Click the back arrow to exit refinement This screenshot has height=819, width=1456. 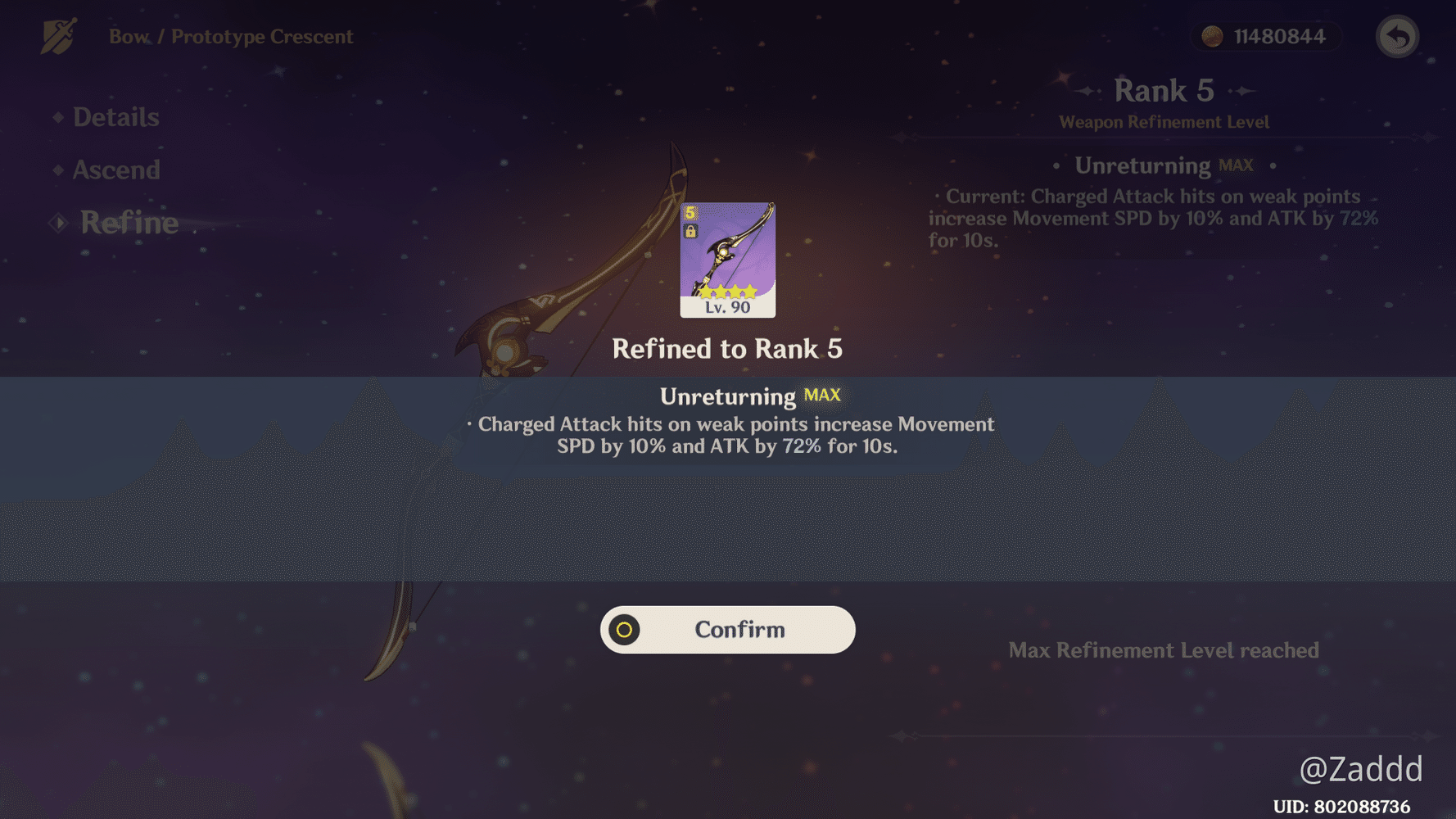tap(1397, 36)
